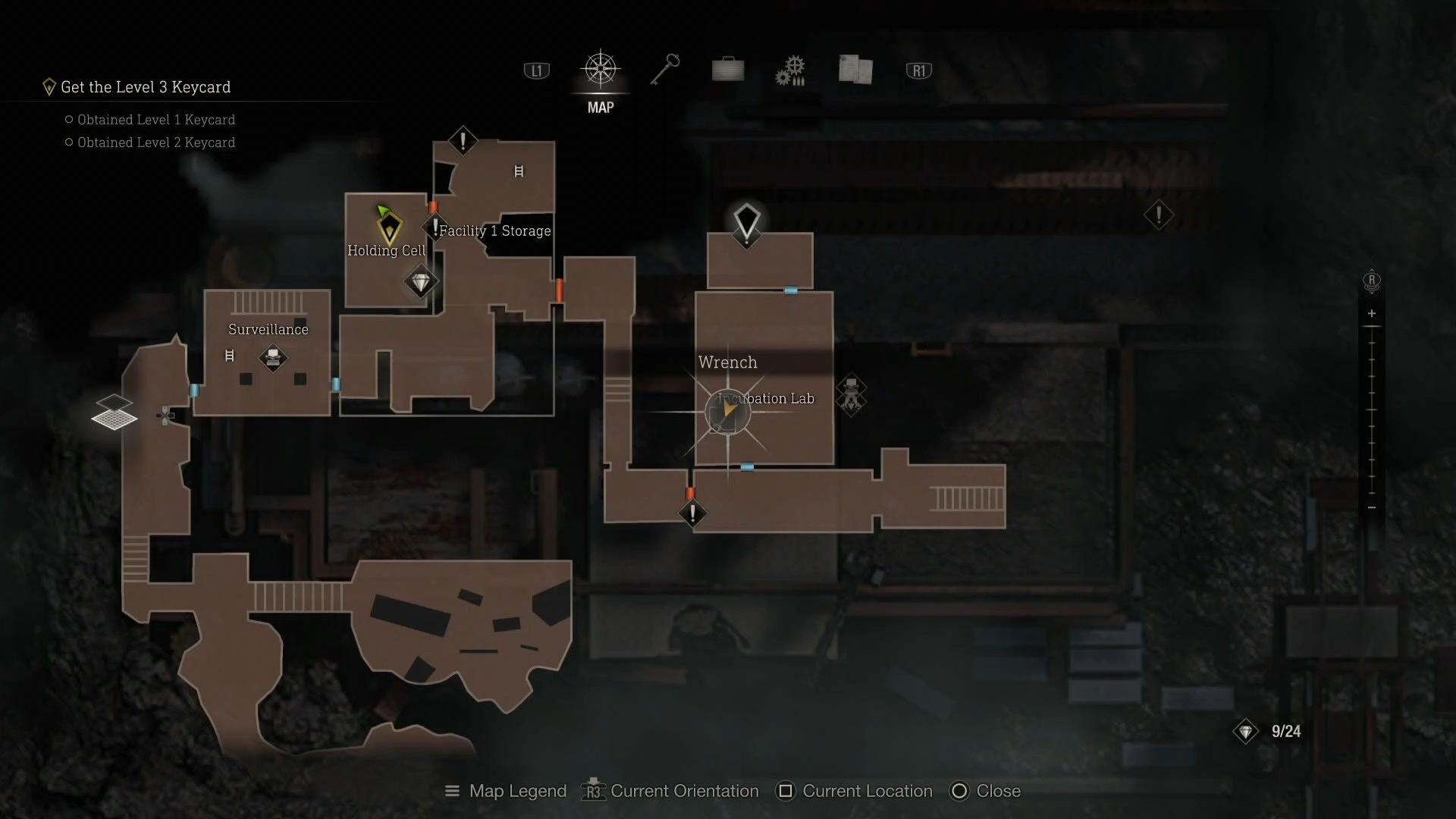The width and height of the screenshot is (1456, 819).
Task: Center the map on Current Location
Action: click(855, 791)
